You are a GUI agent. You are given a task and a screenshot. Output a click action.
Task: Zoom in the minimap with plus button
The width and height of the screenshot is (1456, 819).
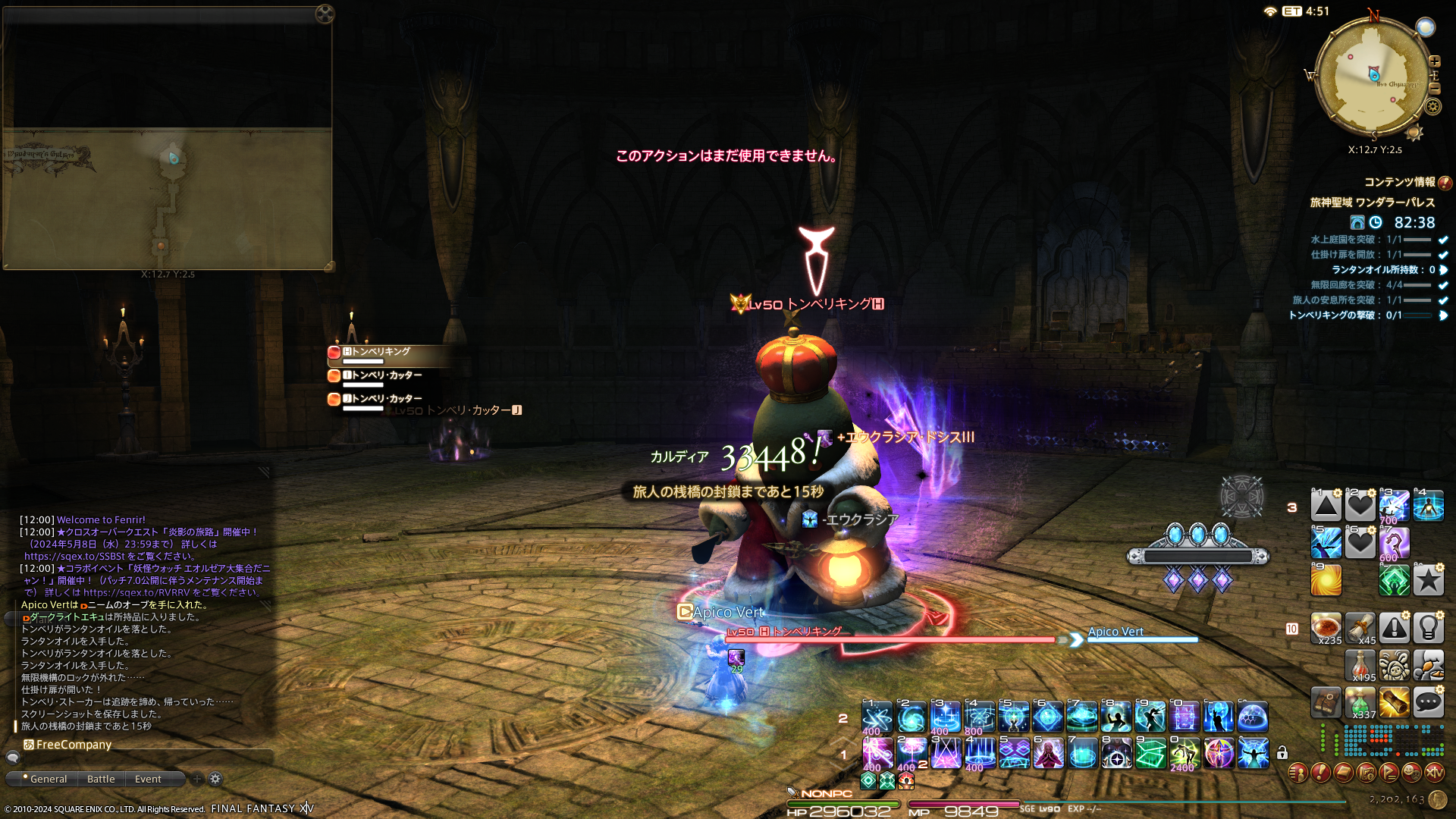1434,61
